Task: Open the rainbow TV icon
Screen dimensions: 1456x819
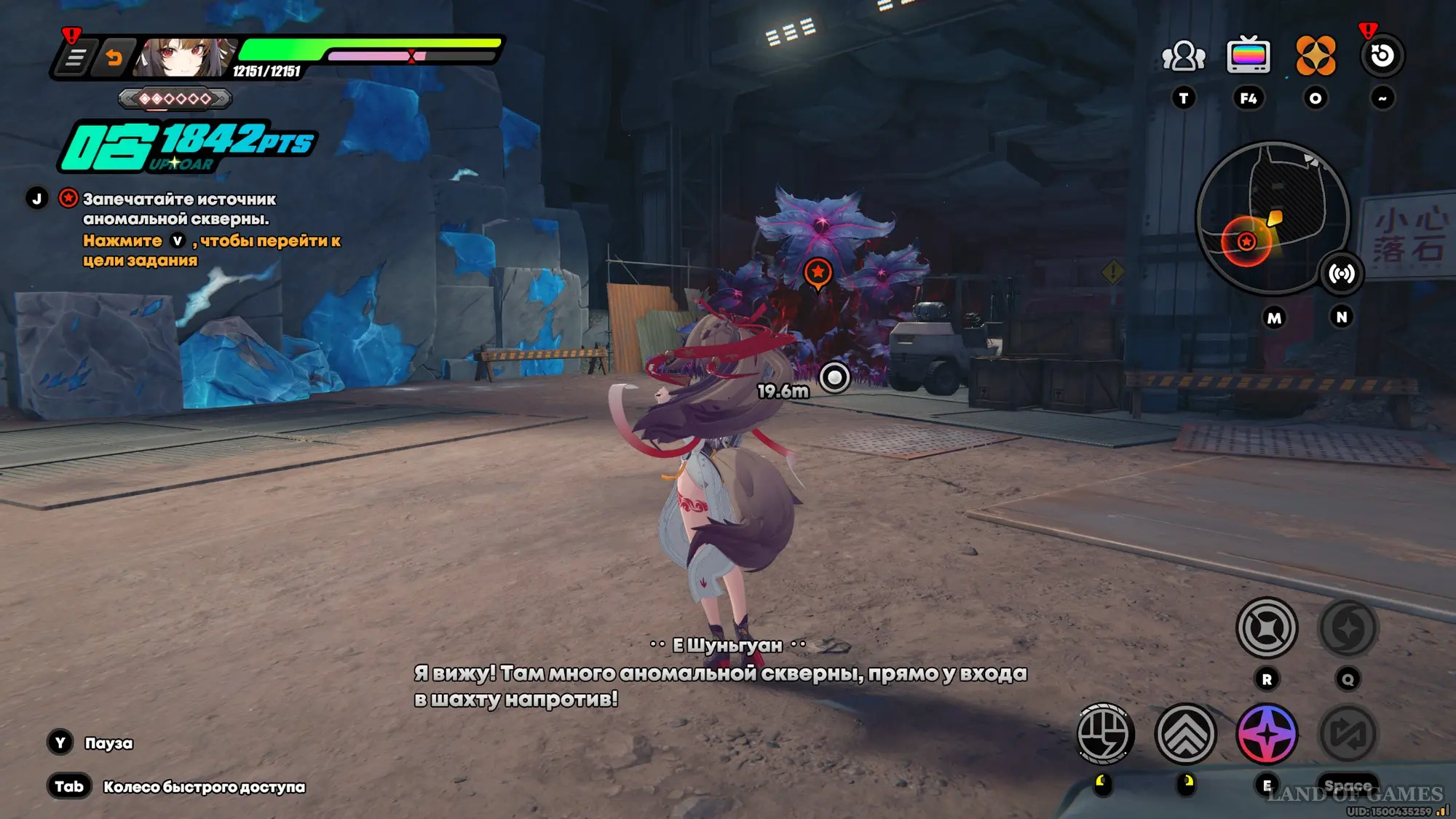Action: [1249, 55]
